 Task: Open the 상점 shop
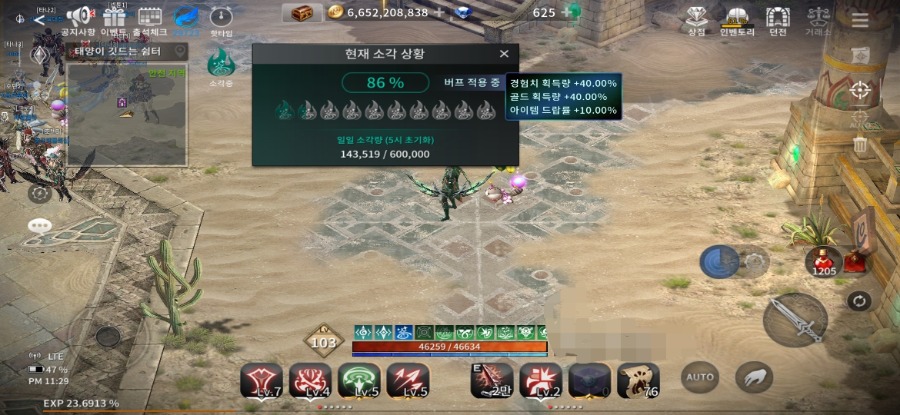(x=696, y=17)
